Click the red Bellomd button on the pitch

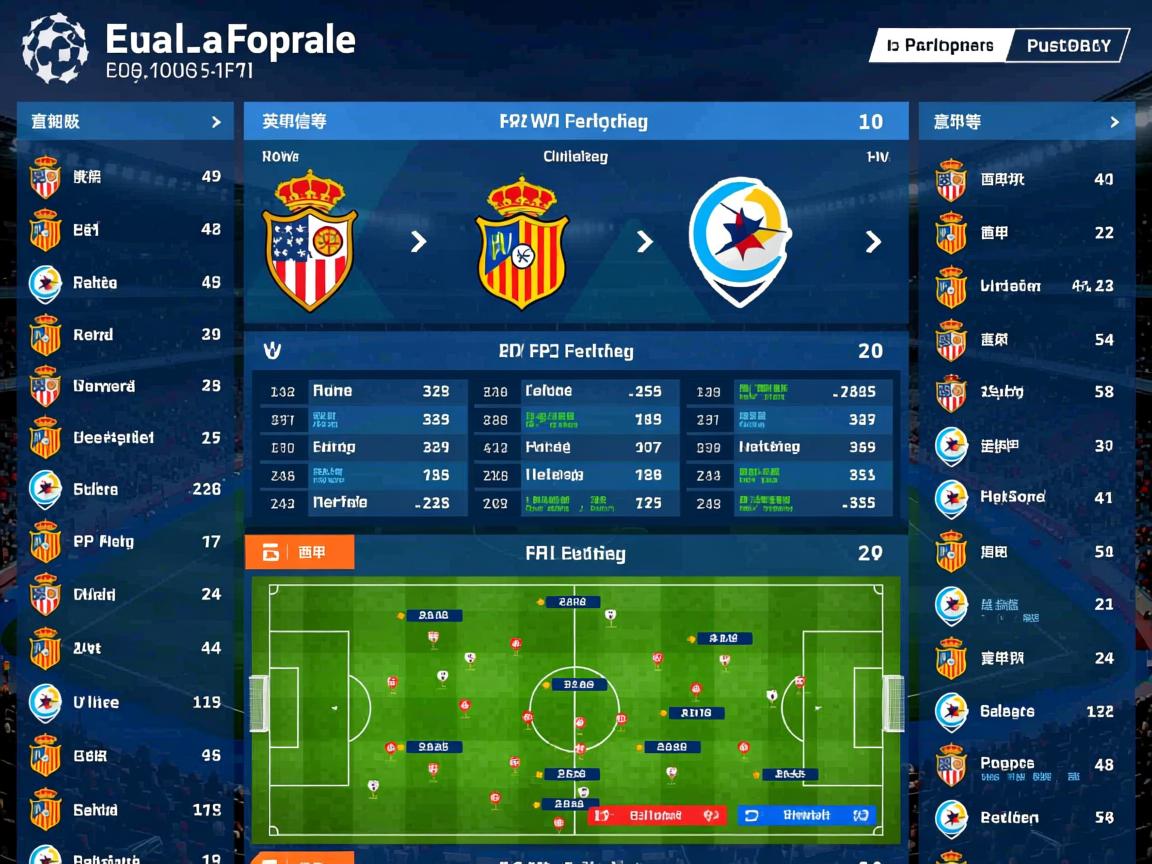[x=656, y=815]
